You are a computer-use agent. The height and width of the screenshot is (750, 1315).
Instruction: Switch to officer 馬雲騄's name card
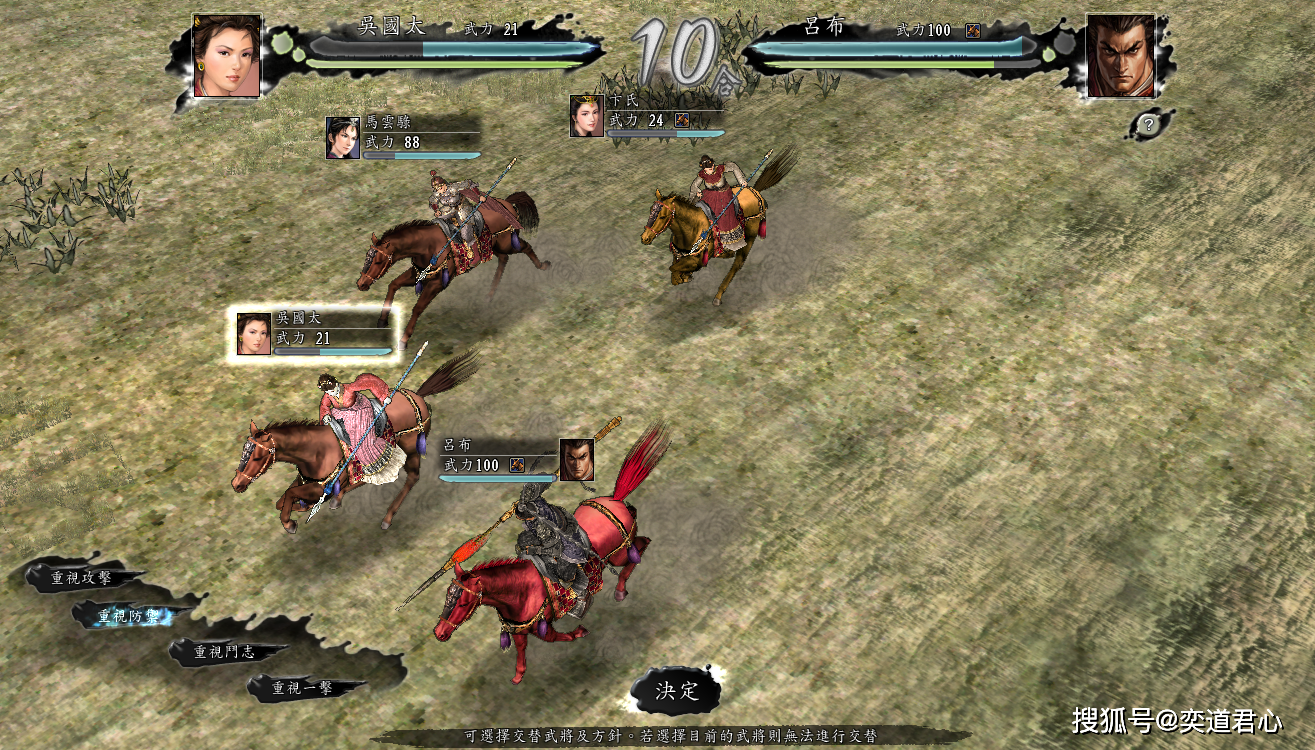(402, 138)
